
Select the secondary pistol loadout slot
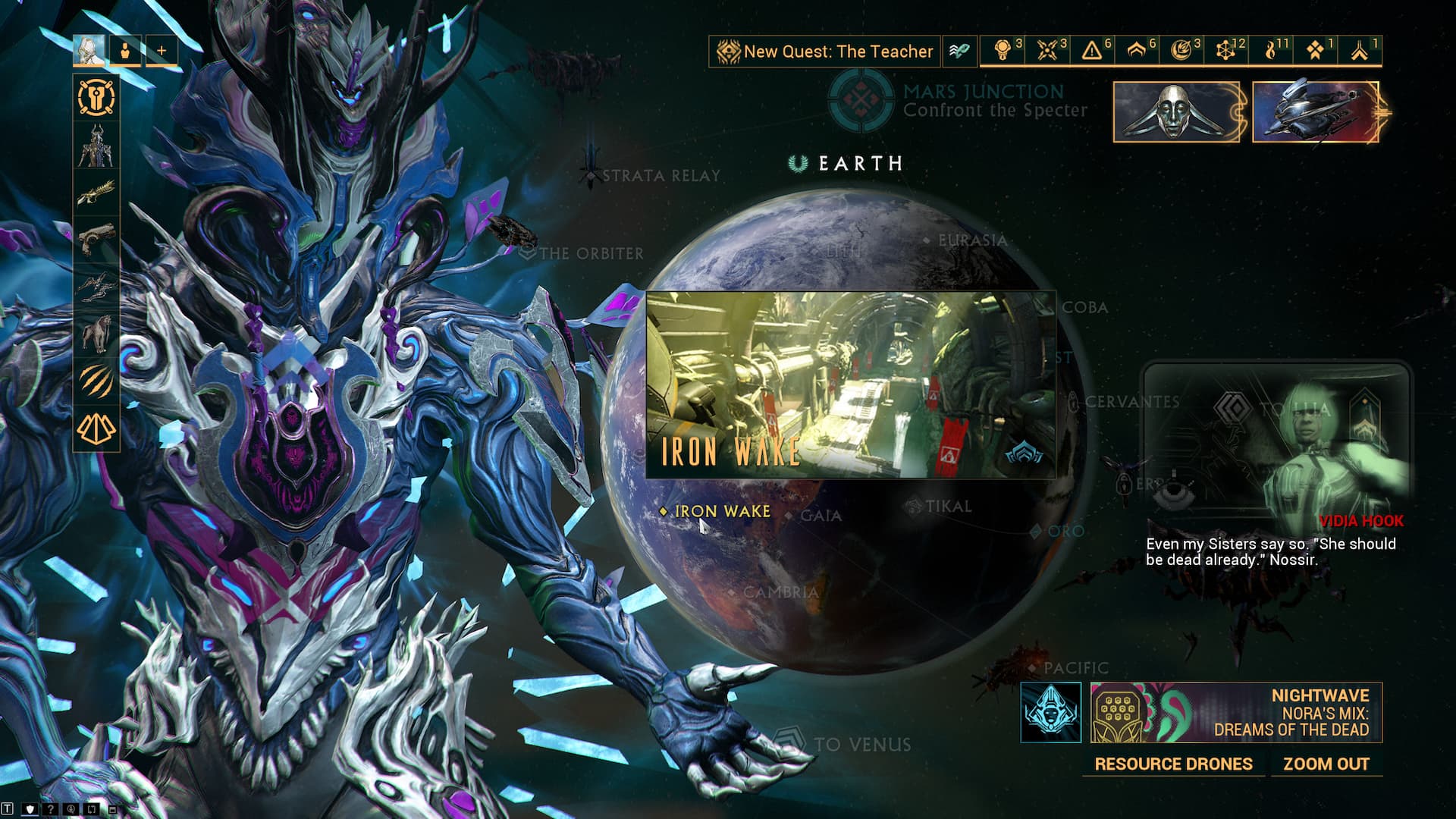(96, 240)
